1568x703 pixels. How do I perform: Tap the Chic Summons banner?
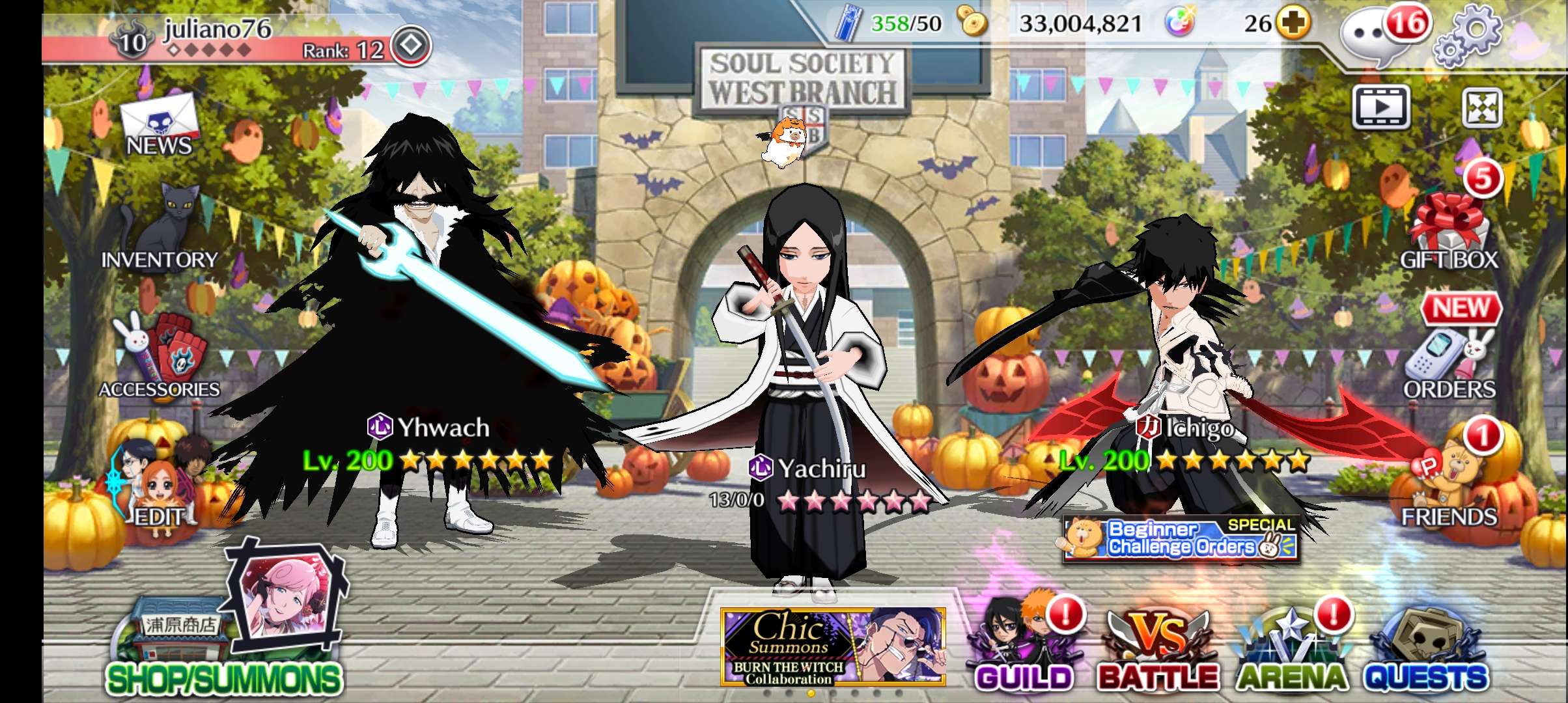(x=833, y=646)
